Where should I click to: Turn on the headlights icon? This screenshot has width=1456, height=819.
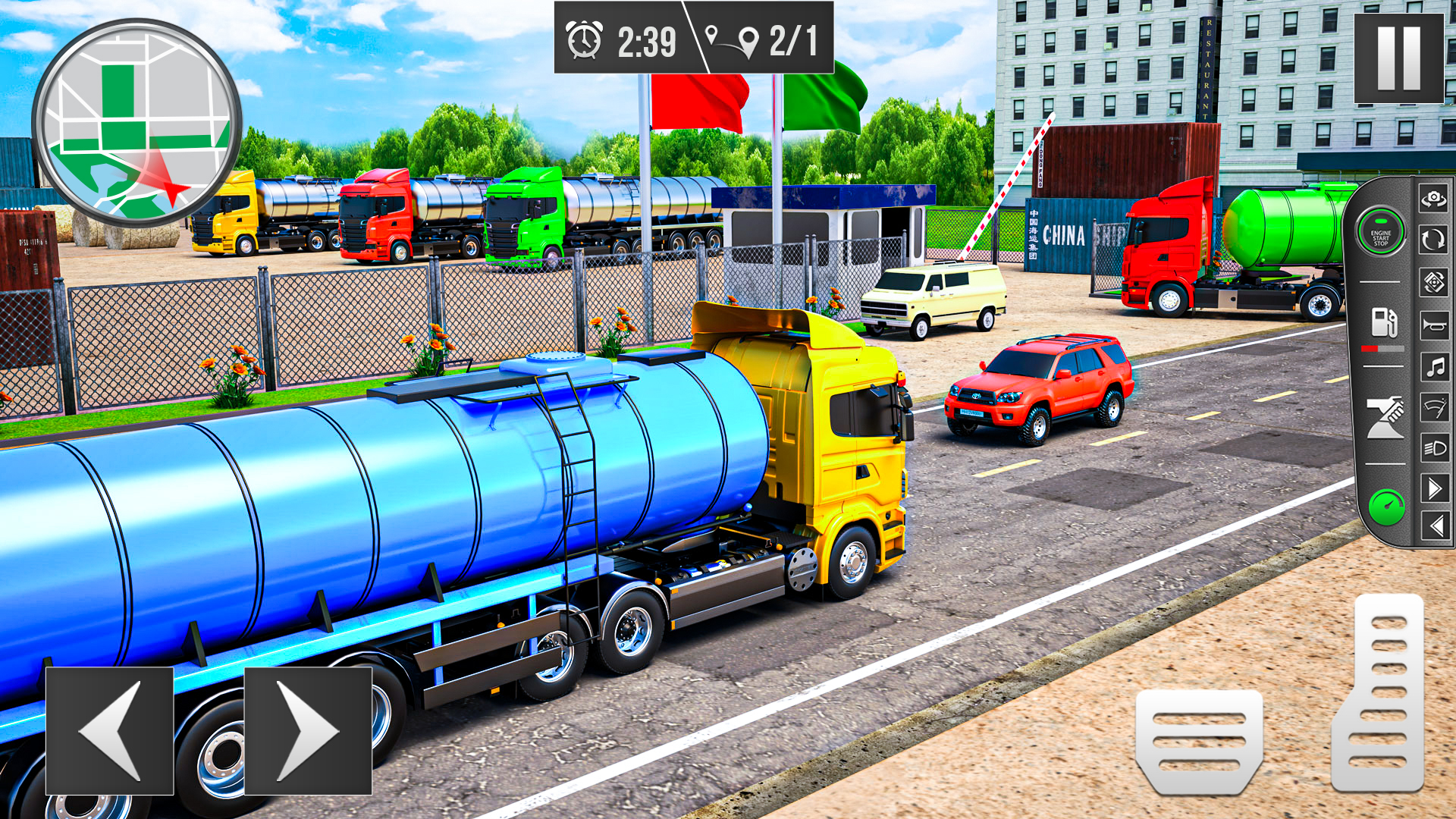click(x=1433, y=448)
